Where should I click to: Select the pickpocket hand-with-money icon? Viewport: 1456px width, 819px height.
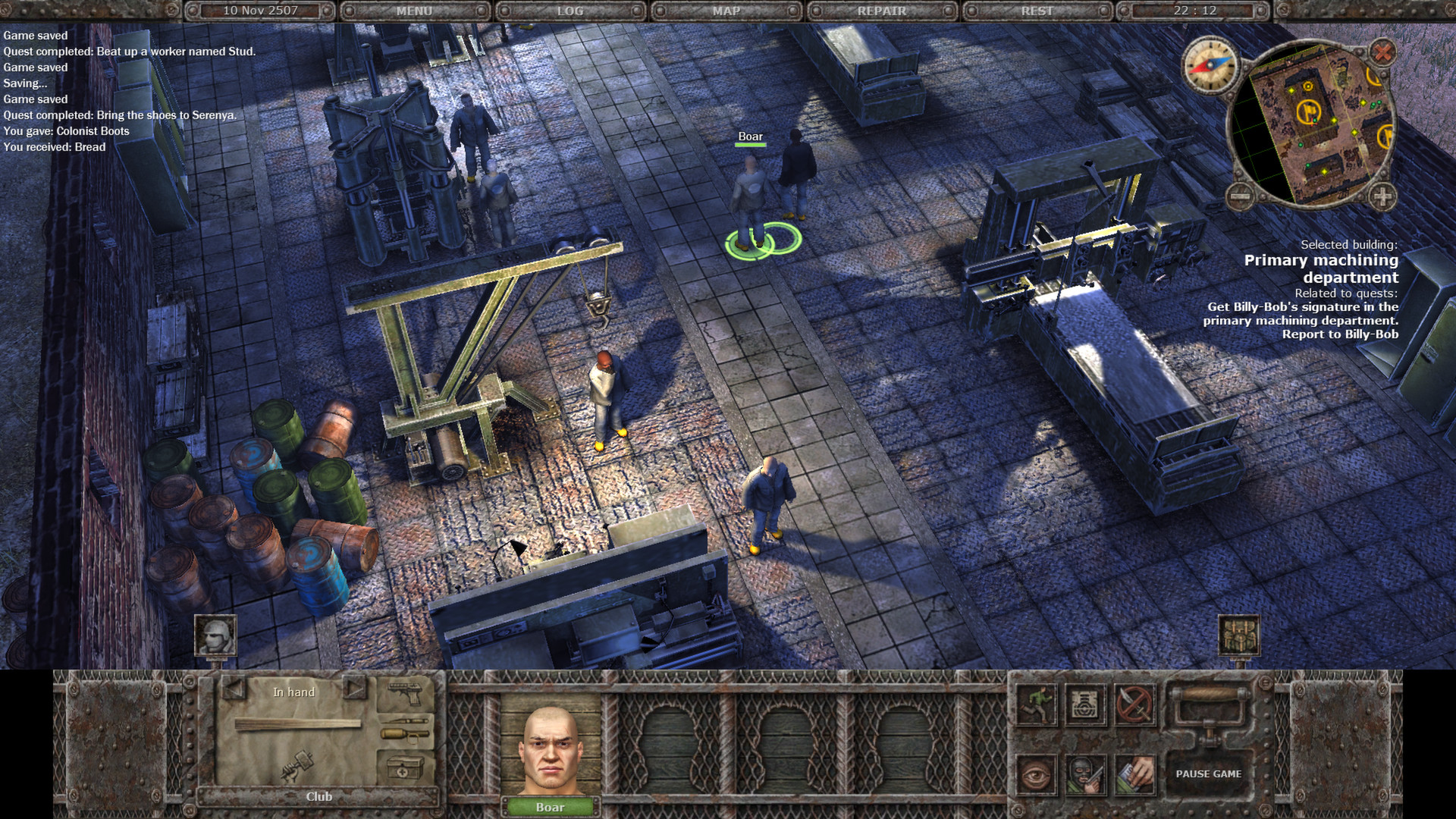pos(1136,776)
